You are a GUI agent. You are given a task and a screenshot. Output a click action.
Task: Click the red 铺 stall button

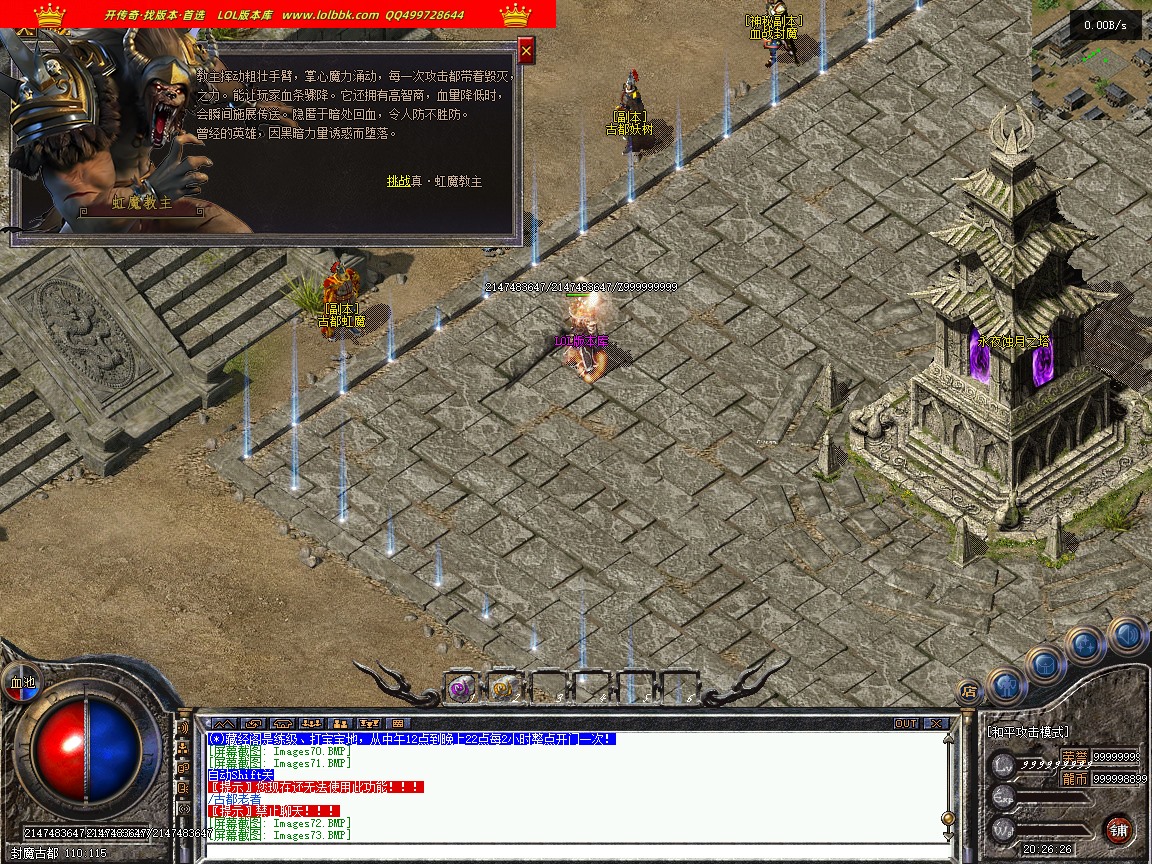pos(1118,829)
